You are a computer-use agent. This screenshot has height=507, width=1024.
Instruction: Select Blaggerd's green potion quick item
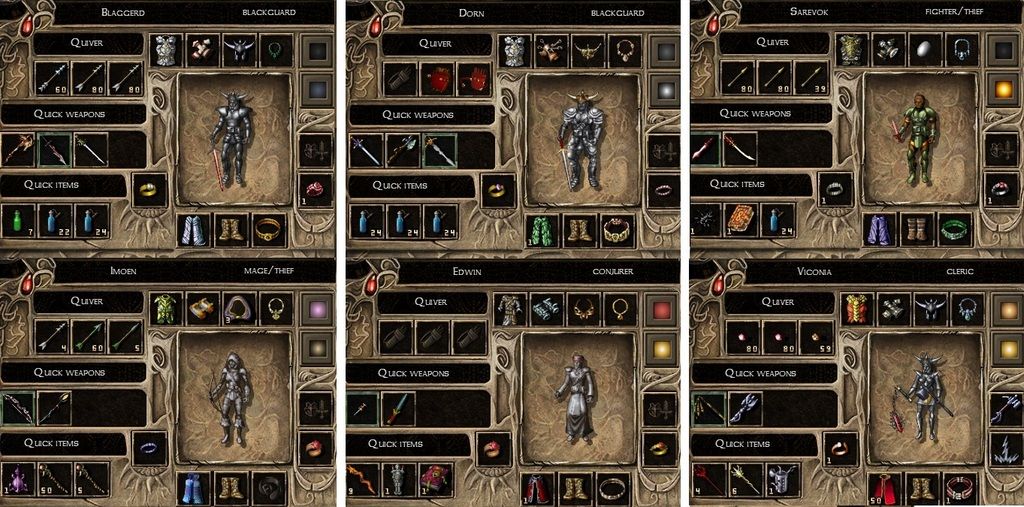[17, 220]
